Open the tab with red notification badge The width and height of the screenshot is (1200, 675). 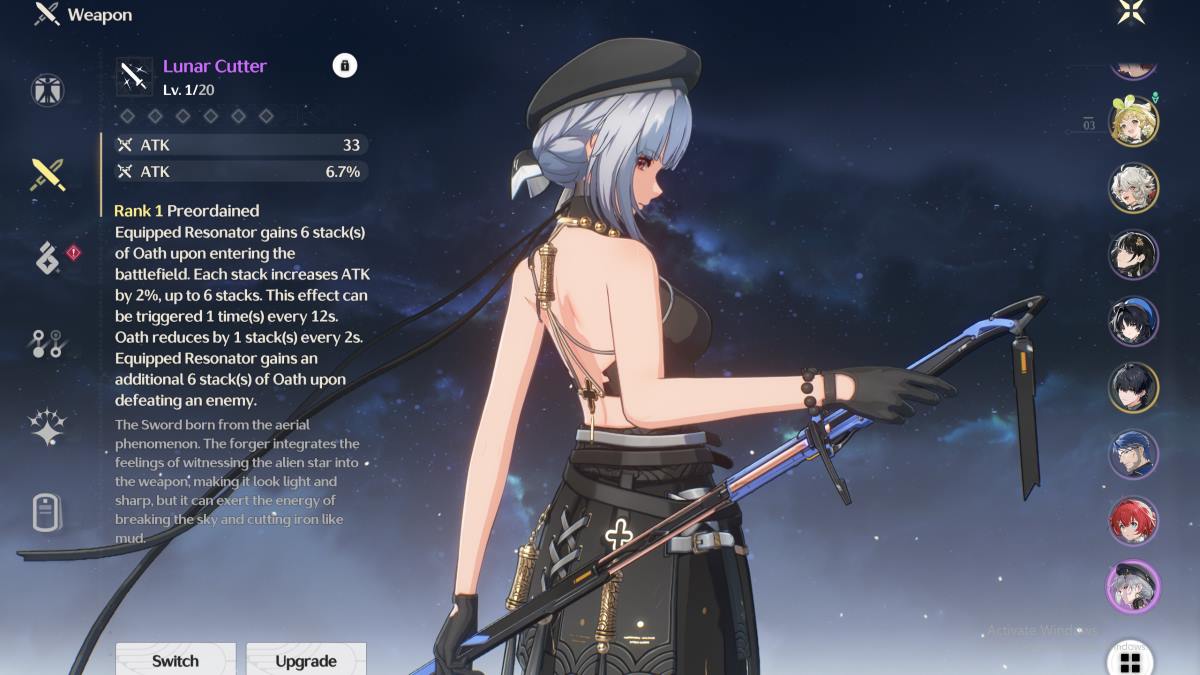[47, 258]
